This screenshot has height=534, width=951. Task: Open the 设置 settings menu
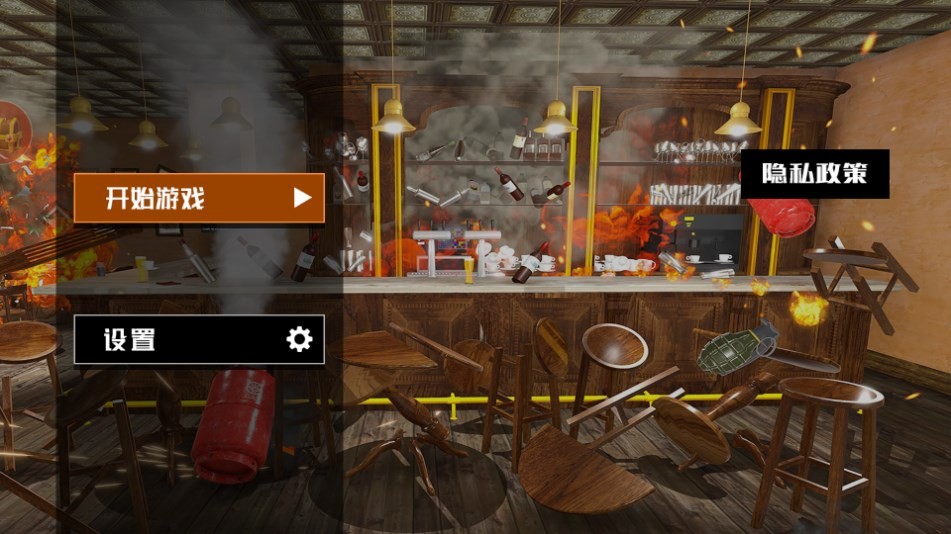199,340
